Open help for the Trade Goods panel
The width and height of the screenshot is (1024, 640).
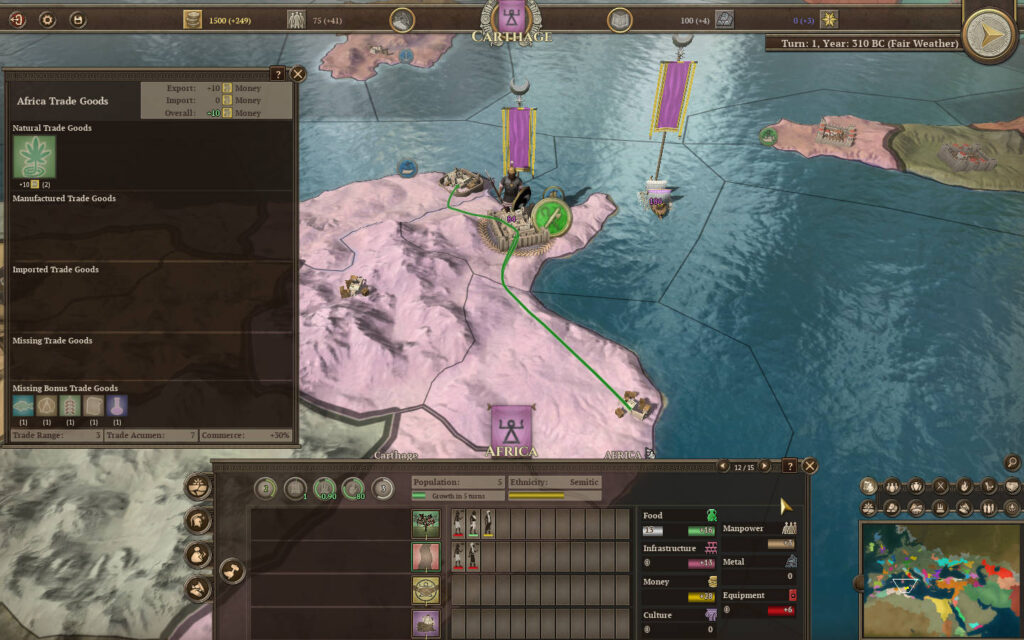click(x=278, y=74)
